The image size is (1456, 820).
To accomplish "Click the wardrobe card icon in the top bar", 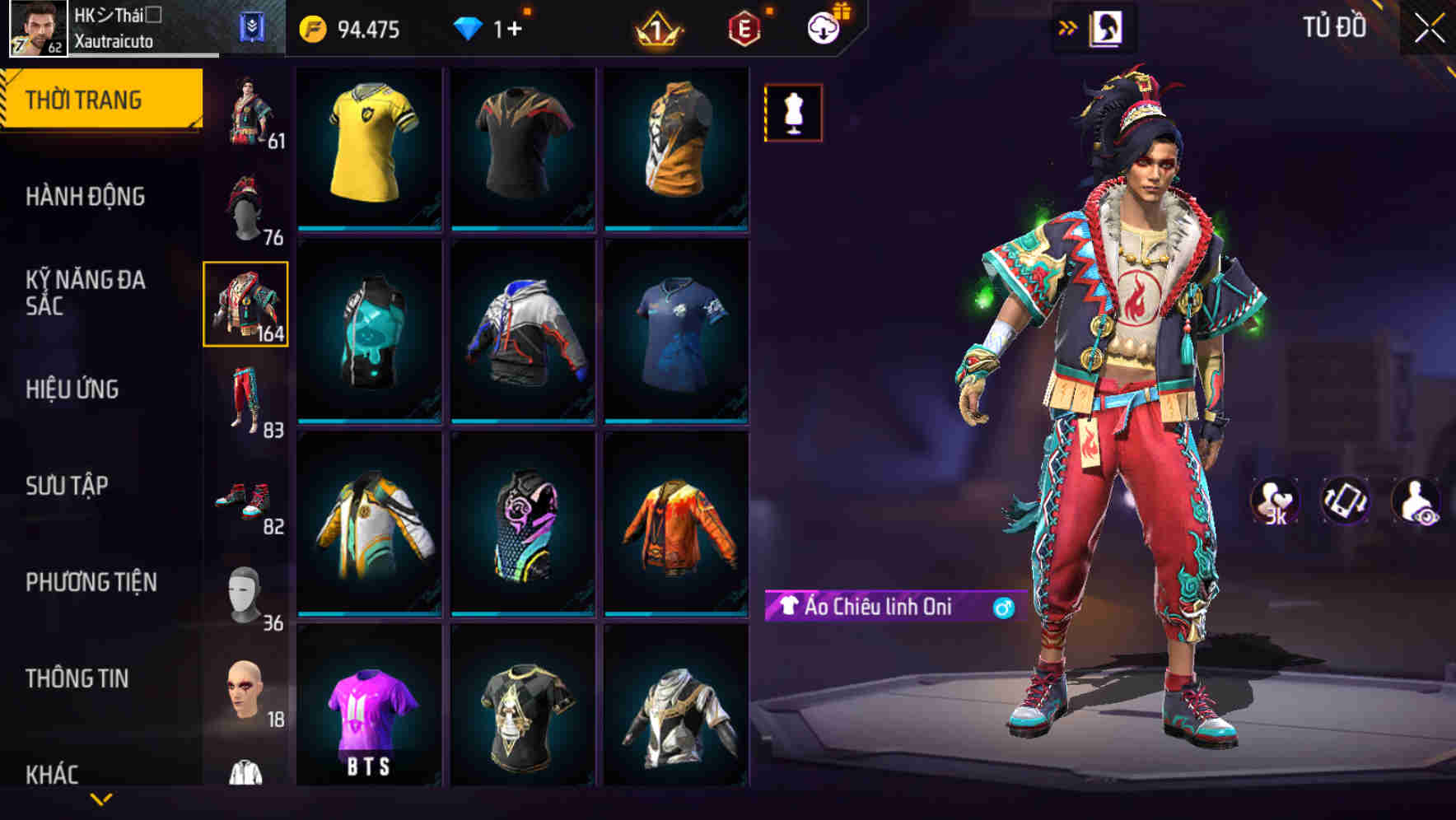I will [x=1108, y=27].
